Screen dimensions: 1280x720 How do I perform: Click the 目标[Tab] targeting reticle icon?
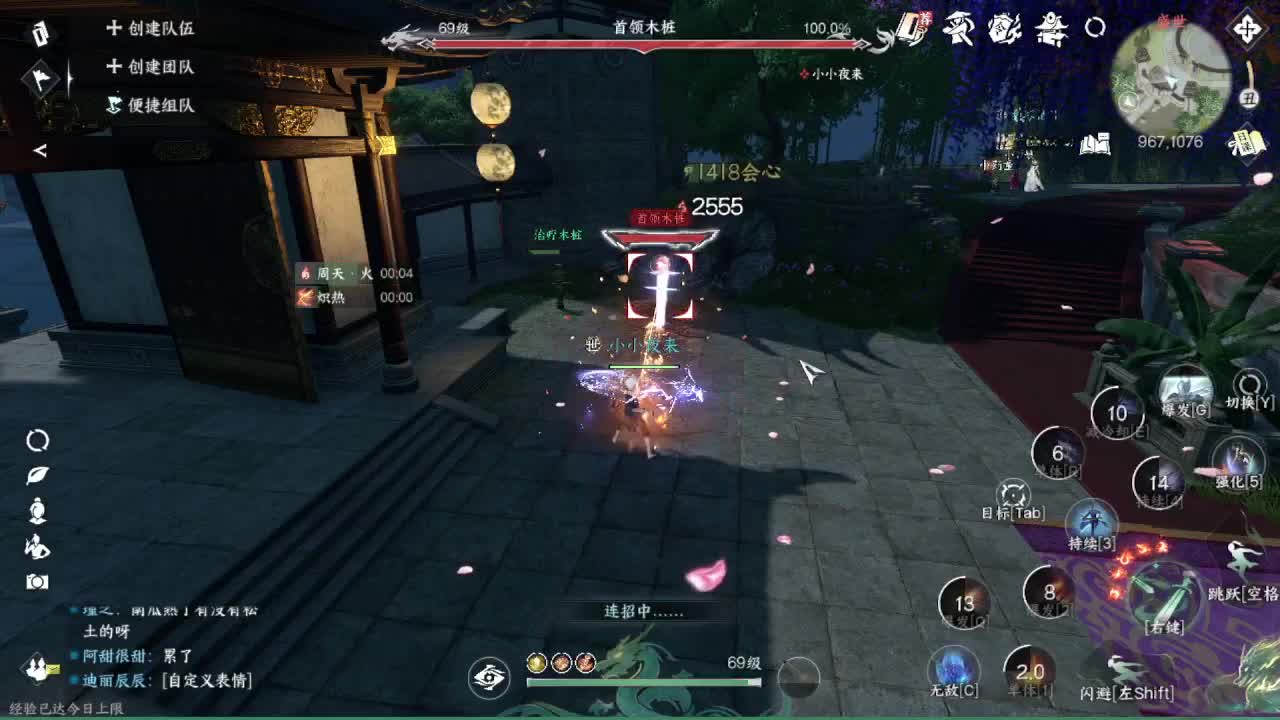point(1012,493)
